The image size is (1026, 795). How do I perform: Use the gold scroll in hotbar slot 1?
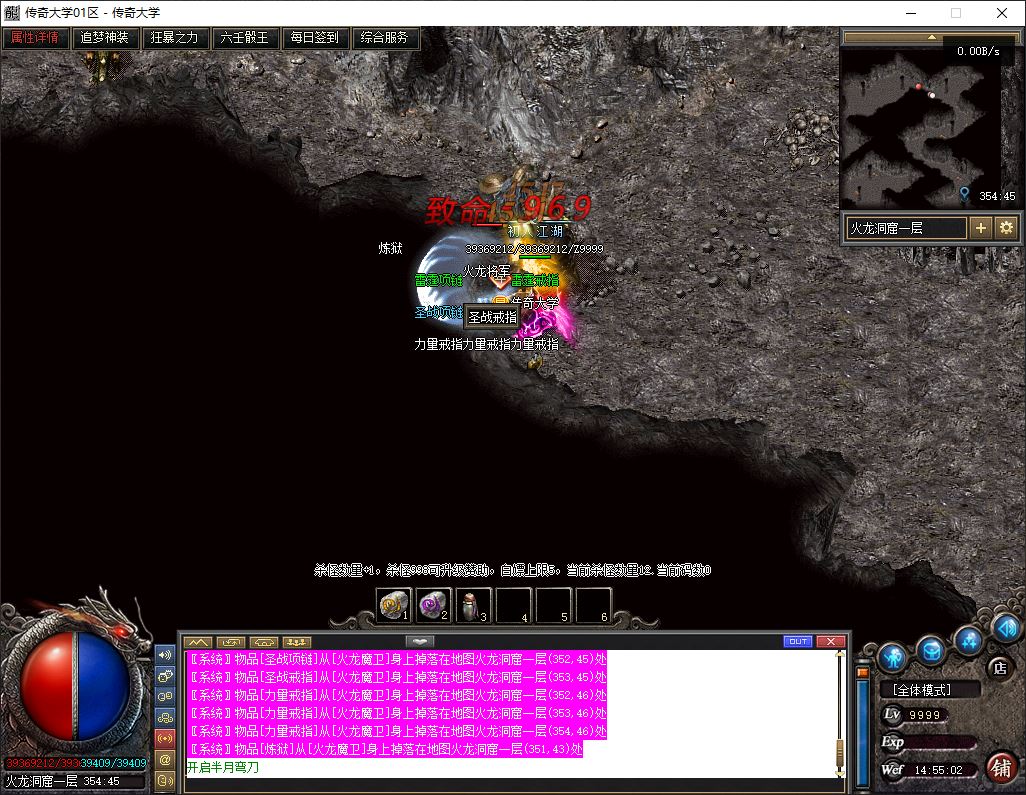pyautogui.click(x=393, y=605)
